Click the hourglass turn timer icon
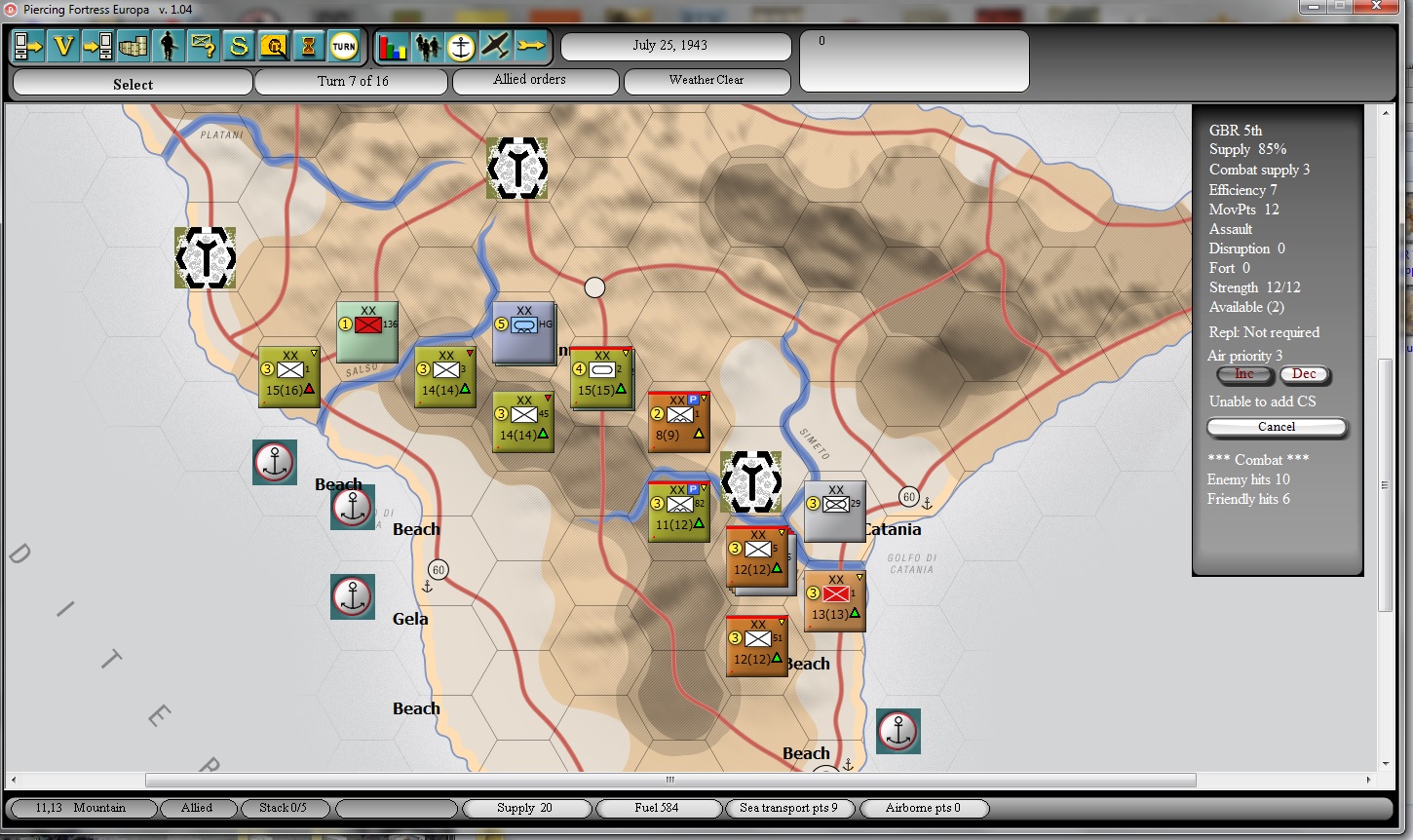The height and width of the screenshot is (840, 1413). tap(309, 46)
